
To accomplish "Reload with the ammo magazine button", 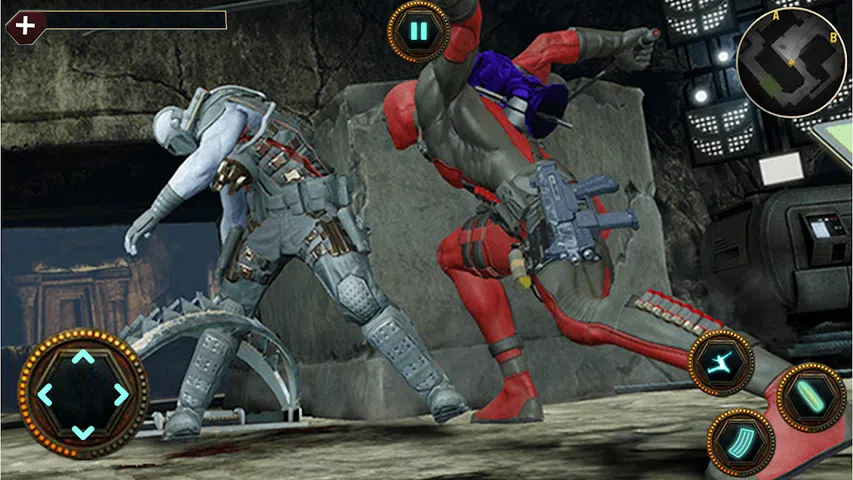I will click(x=741, y=441).
